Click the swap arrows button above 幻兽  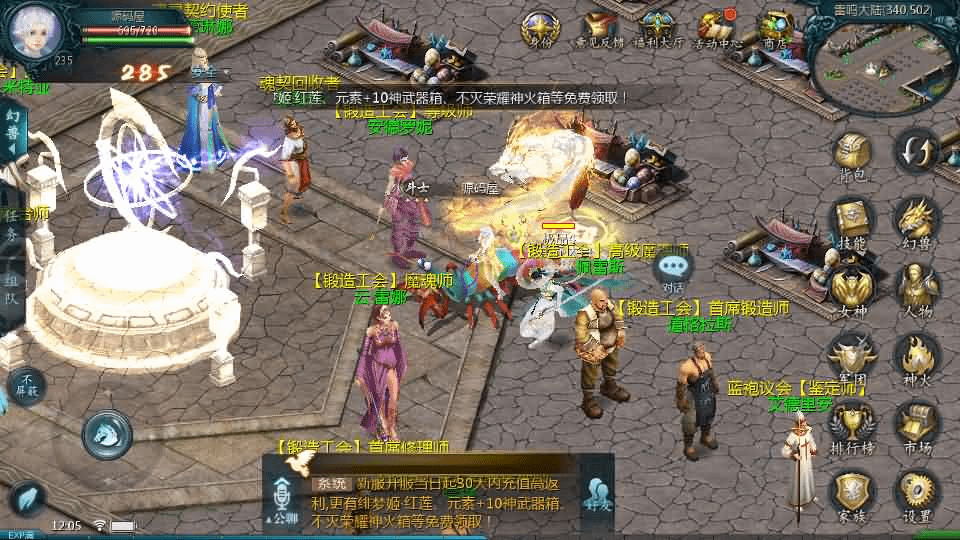[916, 151]
